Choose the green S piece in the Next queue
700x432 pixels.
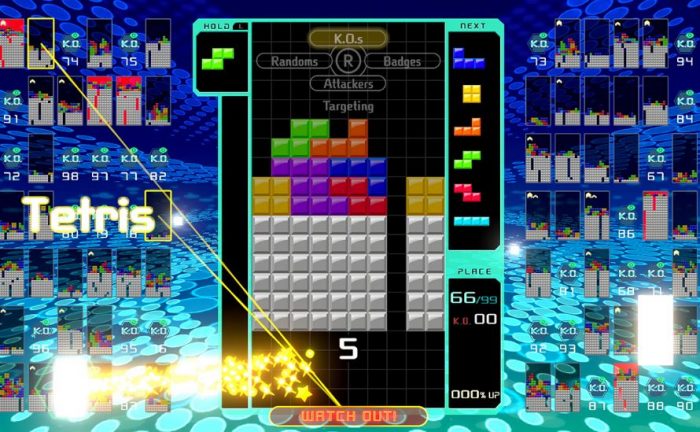(469, 158)
